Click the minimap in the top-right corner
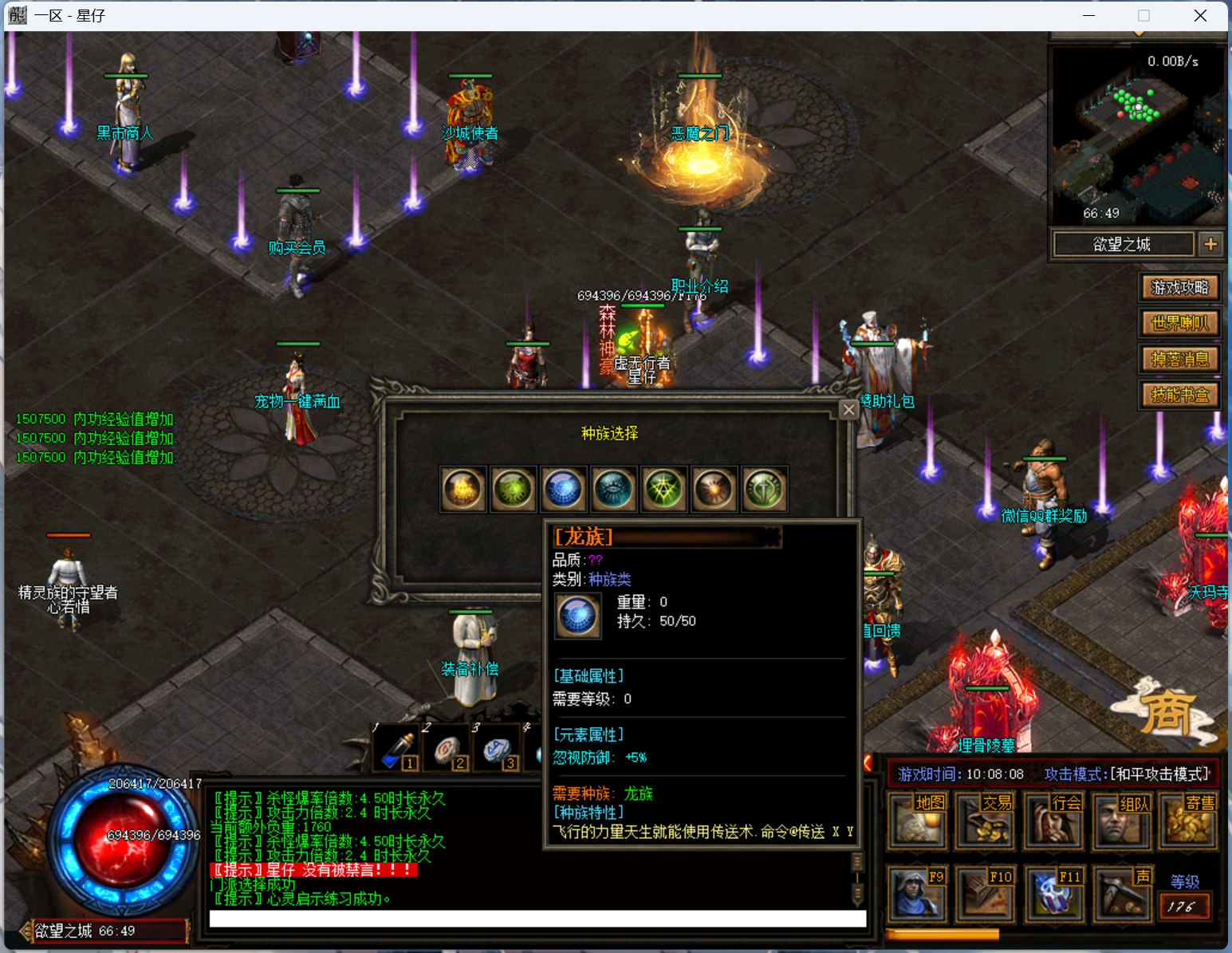The height and width of the screenshot is (953, 1232). coord(1137,136)
